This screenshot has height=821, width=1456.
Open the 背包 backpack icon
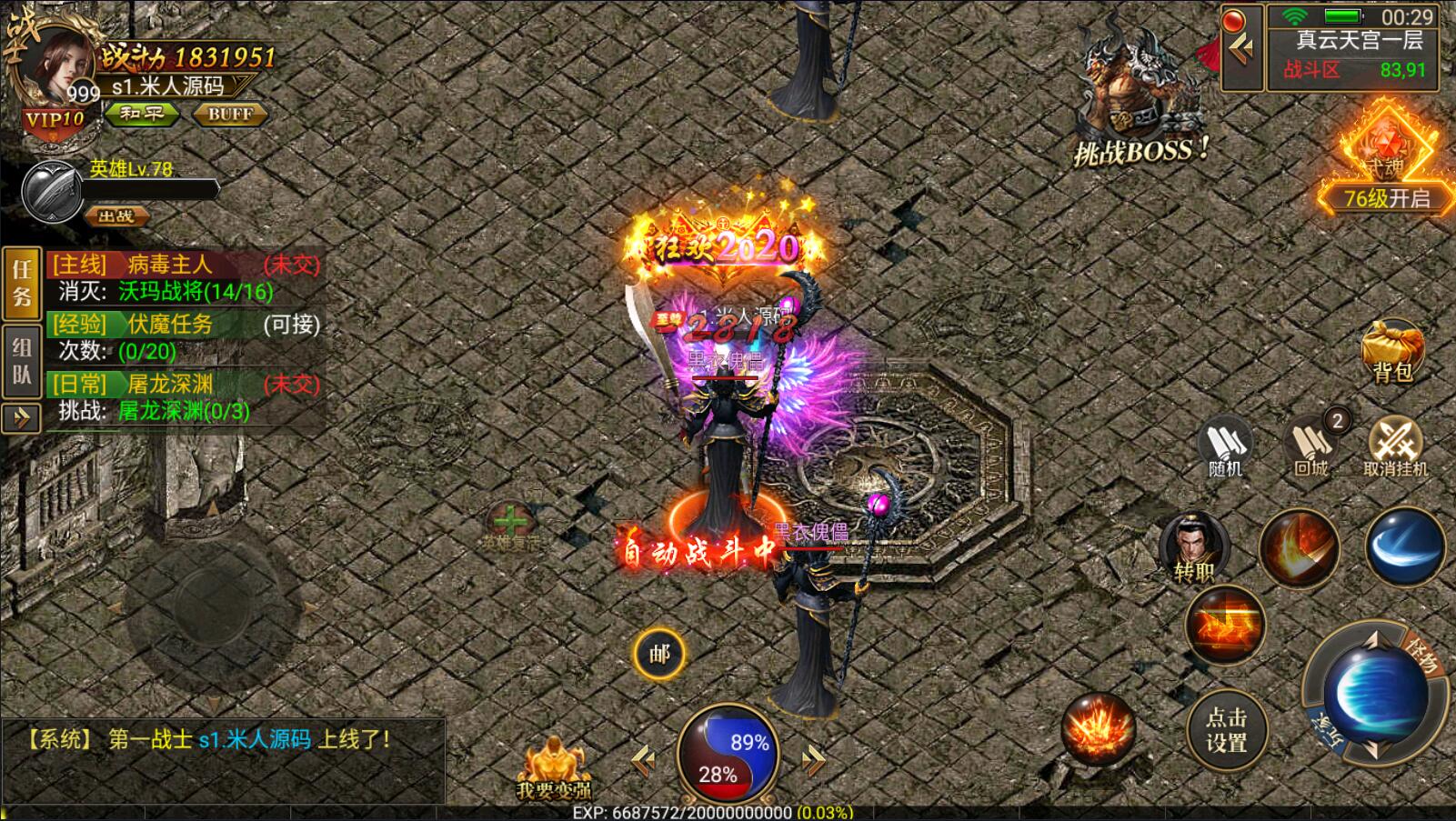point(1391,350)
